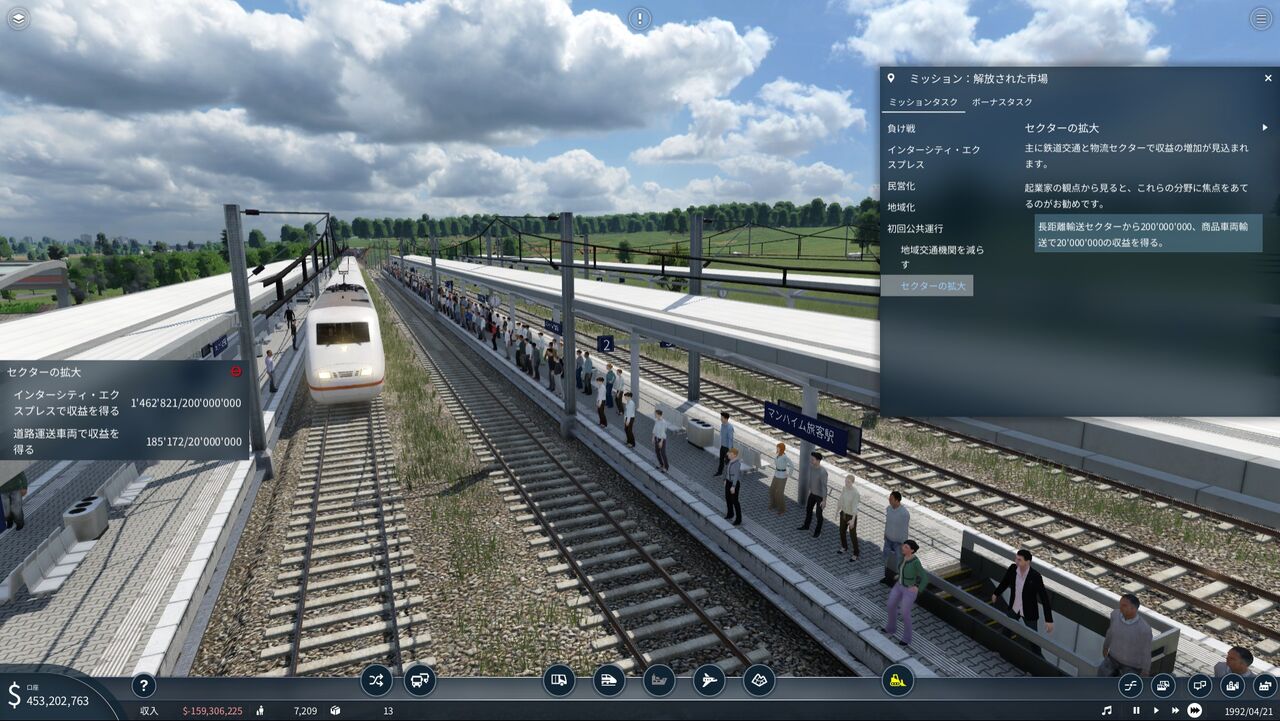The height and width of the screenshot is (721, 1280).
Task: Open the main menu hamburger button
Action: point(1261,18)
